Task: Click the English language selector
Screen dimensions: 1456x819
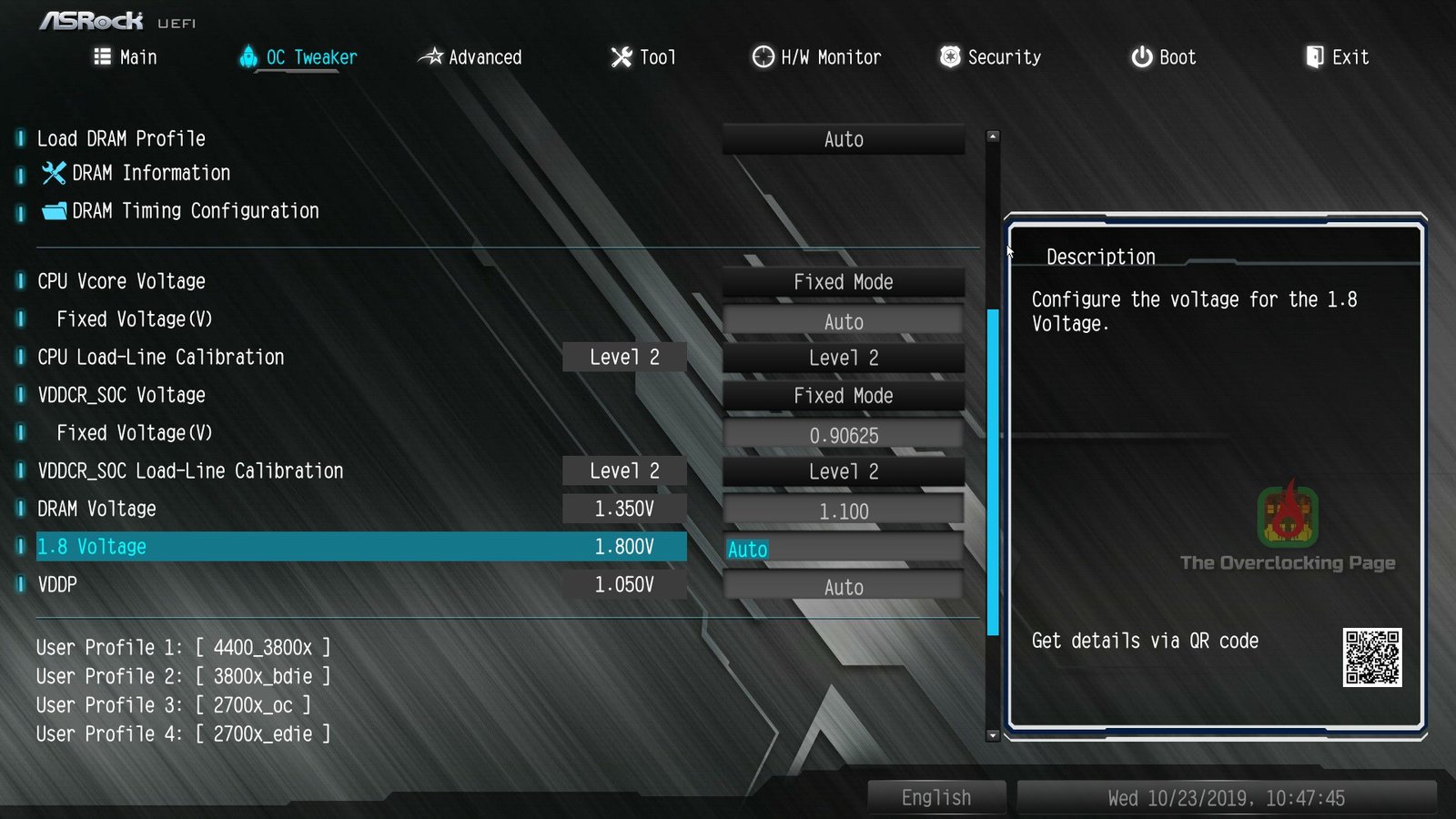Action: click(936, 796)
